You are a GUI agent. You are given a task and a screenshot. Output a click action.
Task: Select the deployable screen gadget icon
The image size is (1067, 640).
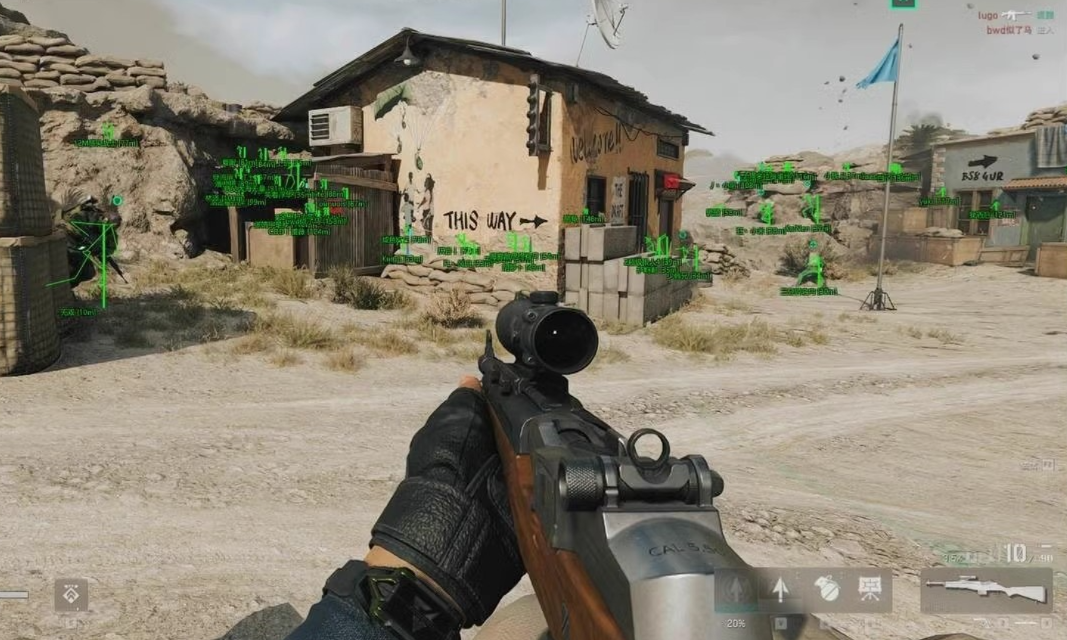click(870, 589)
